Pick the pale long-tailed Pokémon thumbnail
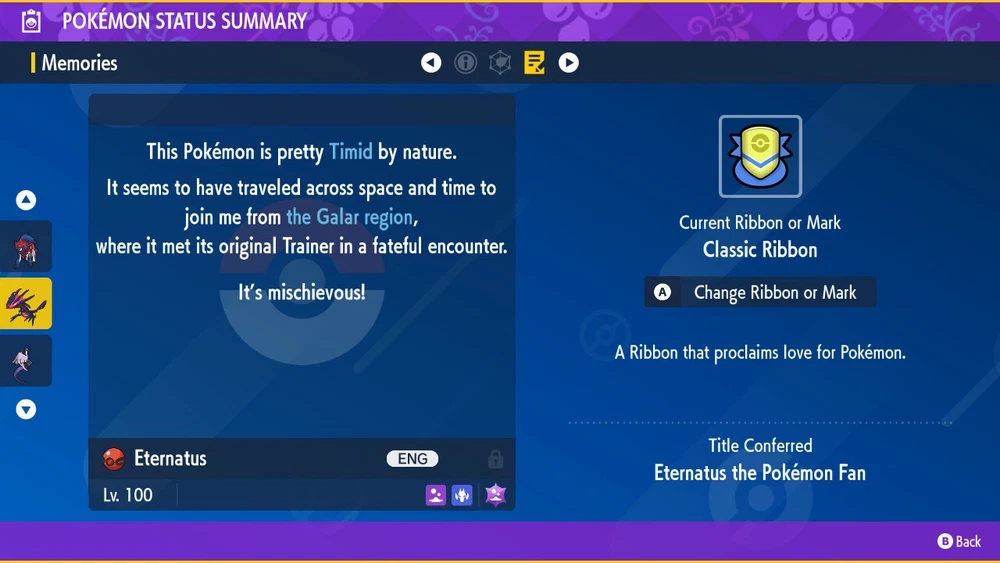The image size is (1000, 563). (x=26, y=360)
